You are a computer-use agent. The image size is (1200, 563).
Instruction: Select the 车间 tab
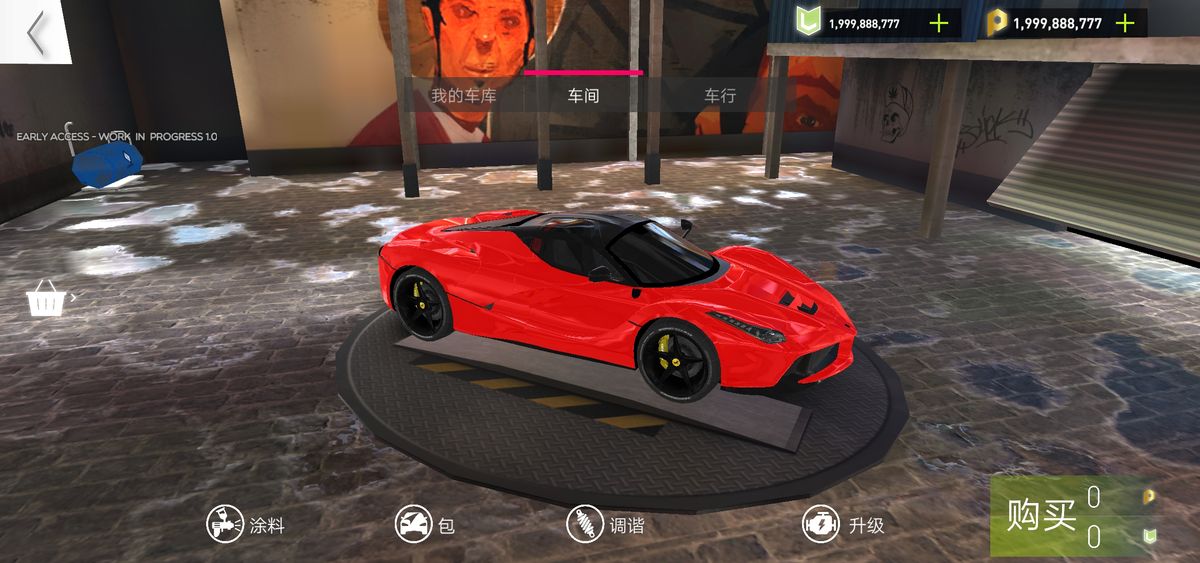coord(583,96)
